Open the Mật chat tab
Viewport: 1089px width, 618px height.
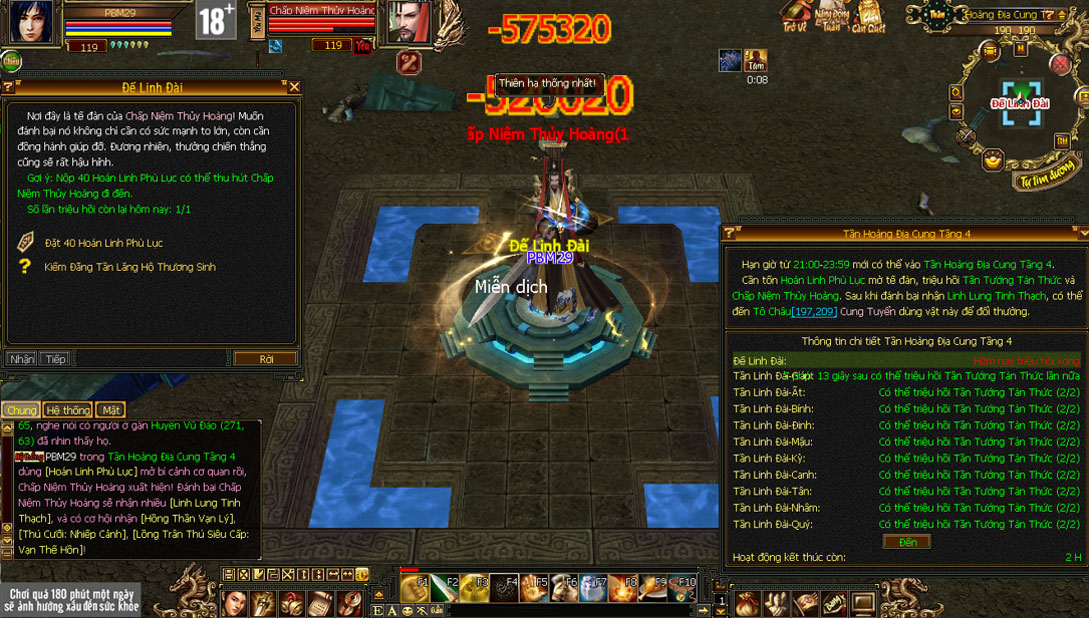pos(111,410)
